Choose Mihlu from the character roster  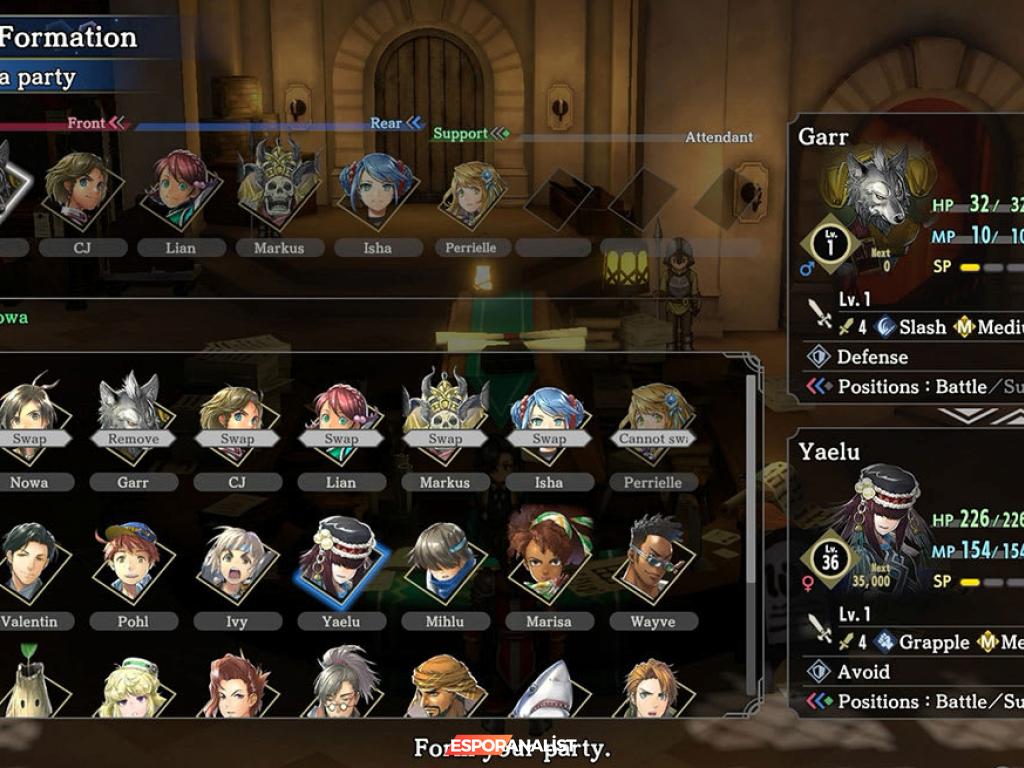(x=445, y=562)
